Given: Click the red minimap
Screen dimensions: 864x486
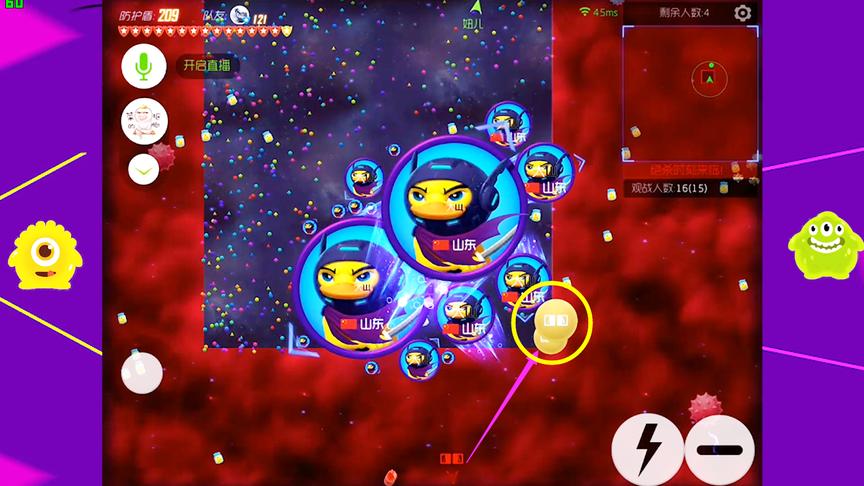Looking at the screenshot, I should (690, 92).
